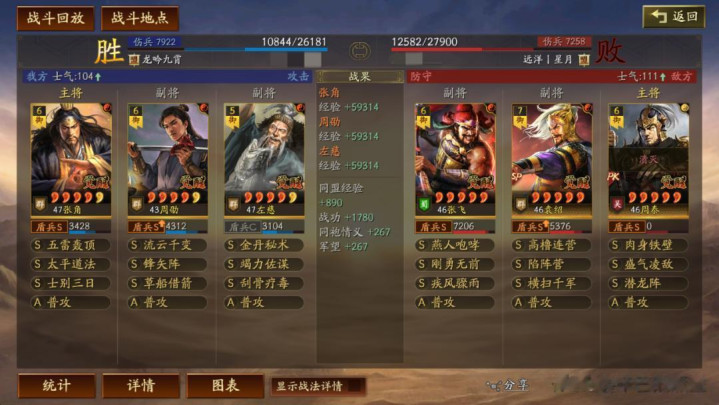The height and width of the screenshot is (405, 719).
Task: Open the 战斗回放 battle replay
Action: pyautogui.click(x=56, y=18)
